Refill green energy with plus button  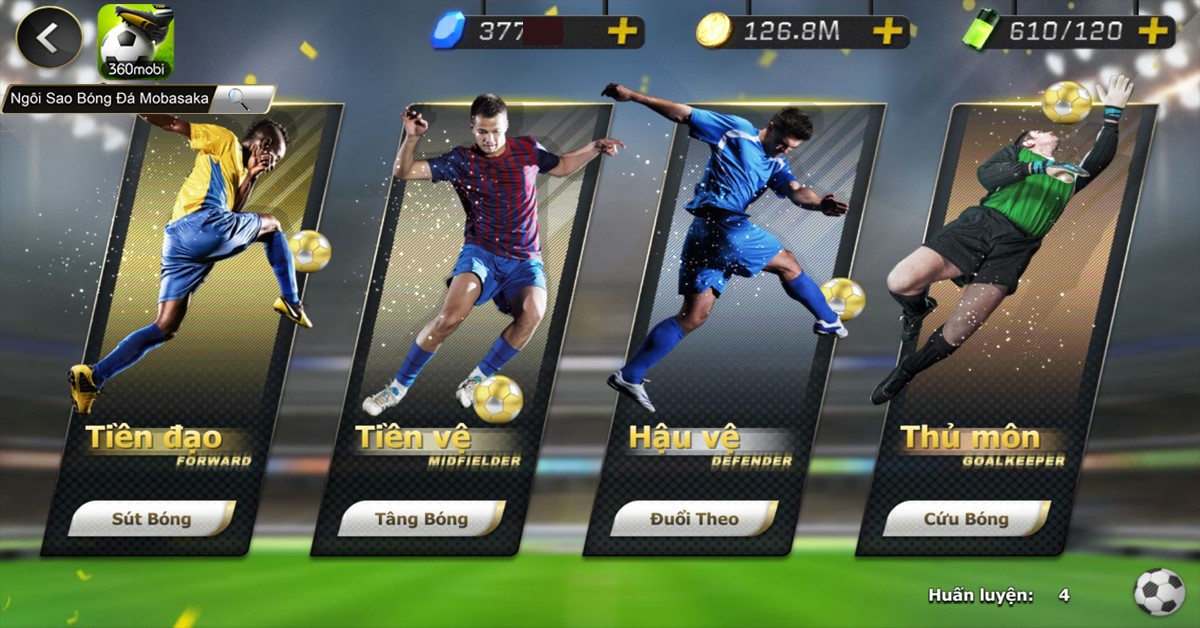coord(1153,32)
